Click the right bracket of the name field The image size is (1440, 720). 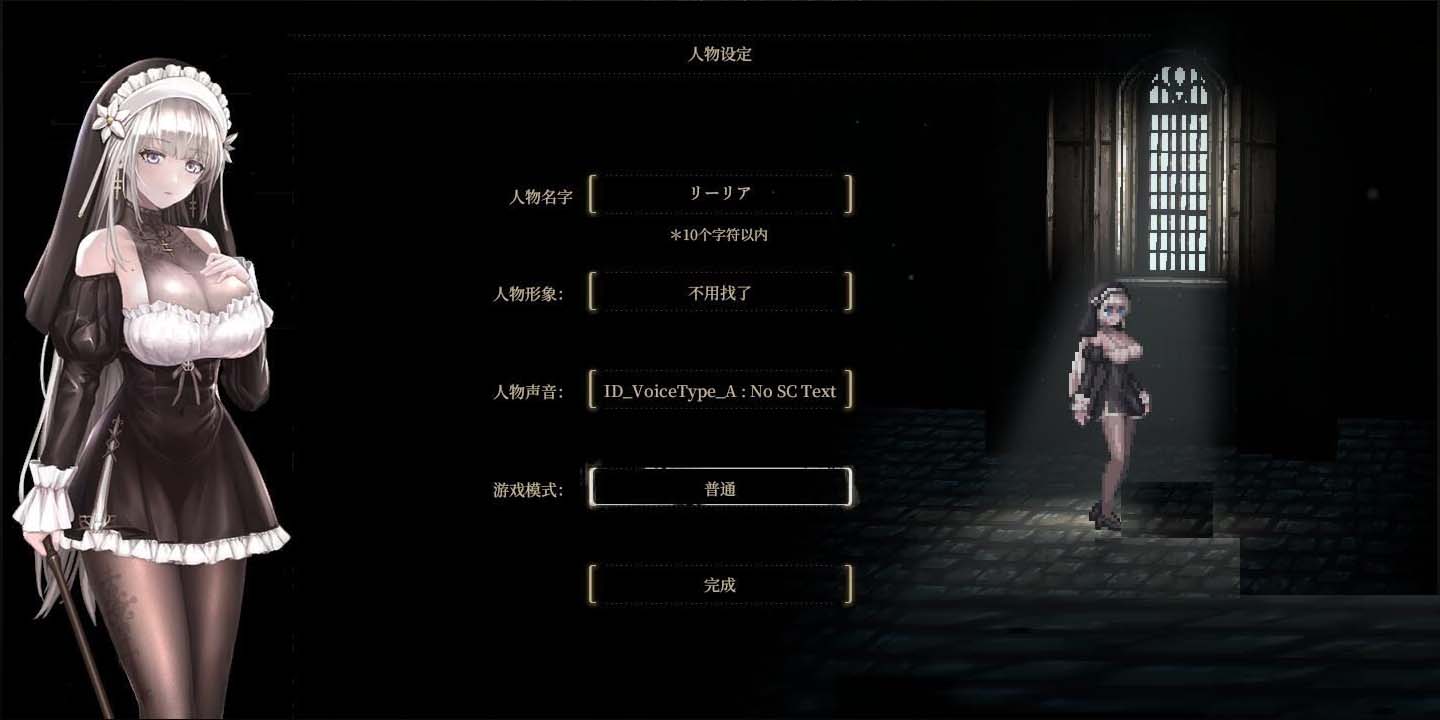pyautogui.click(x=847, y=193)
